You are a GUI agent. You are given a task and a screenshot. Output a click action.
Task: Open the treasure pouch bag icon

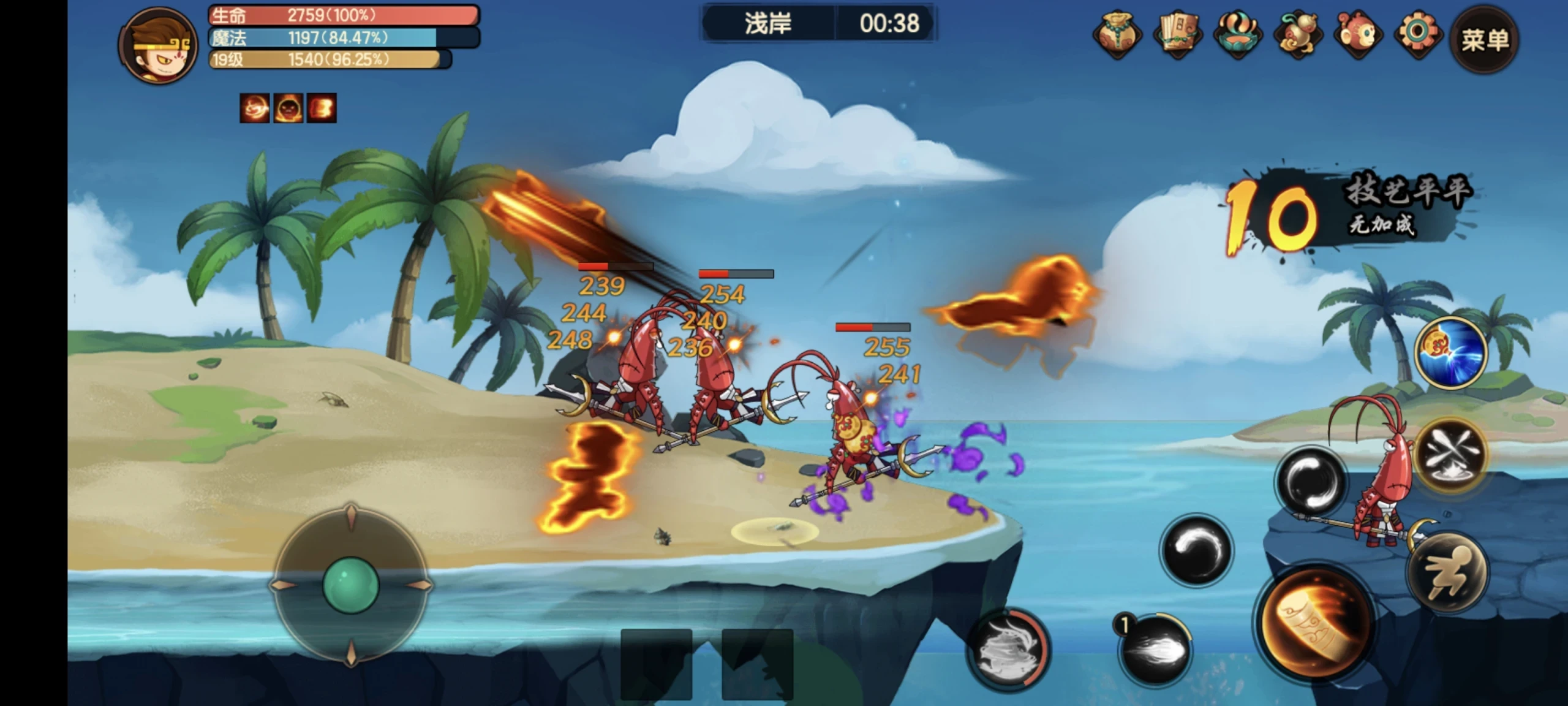tap(1117, 34)
